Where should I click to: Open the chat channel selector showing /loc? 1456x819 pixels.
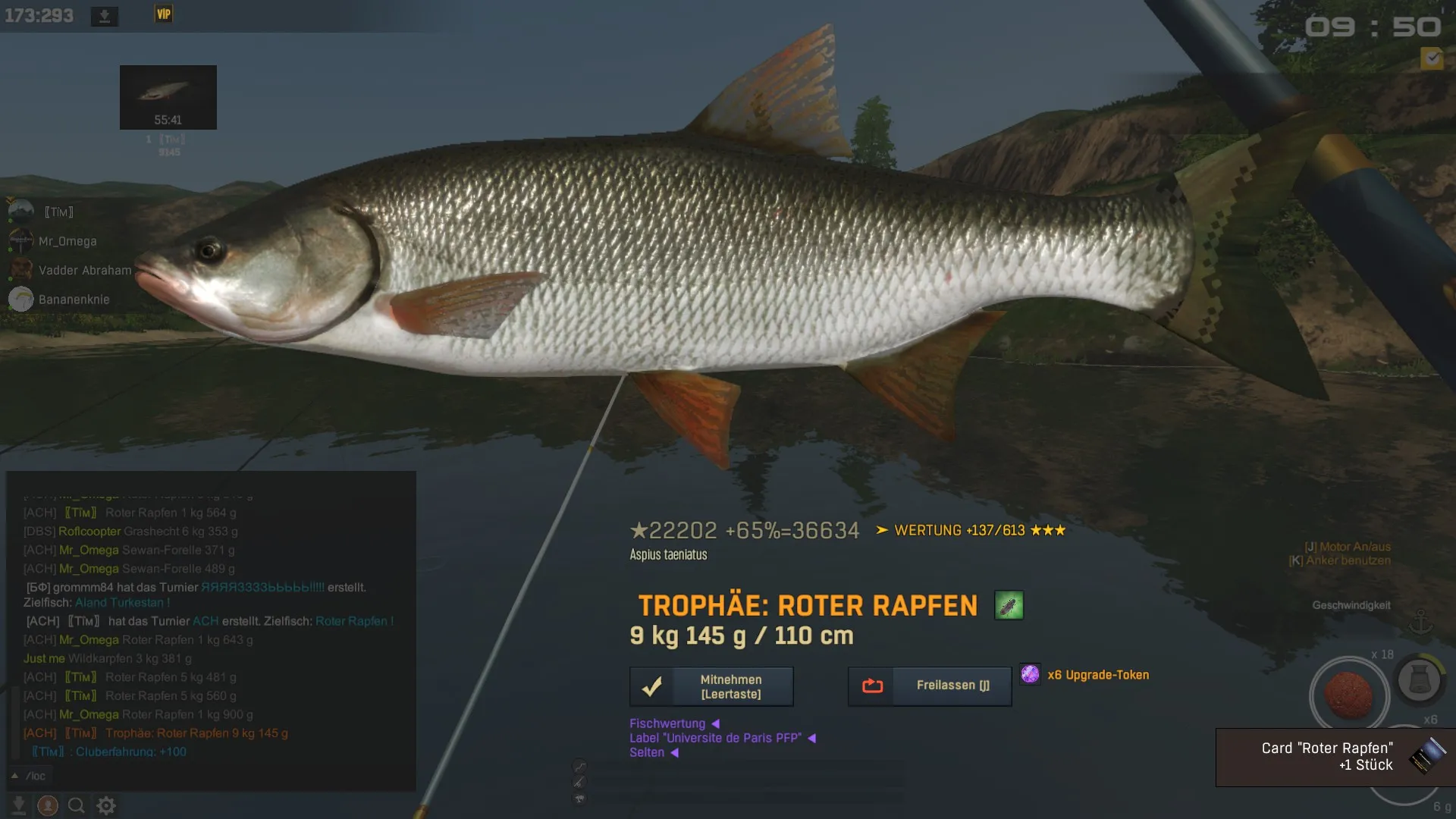(x=29, y=776)
